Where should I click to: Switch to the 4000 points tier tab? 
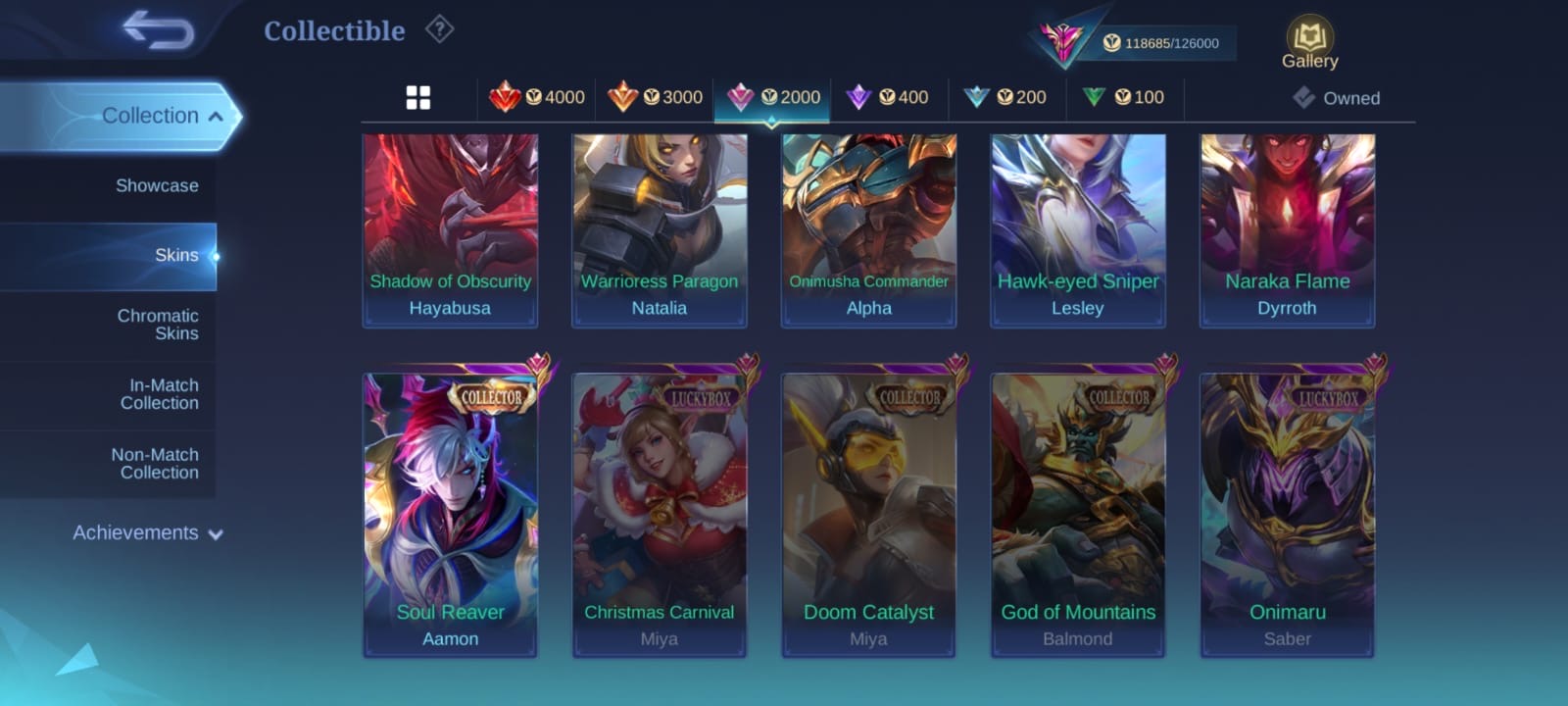pos(537,97)
